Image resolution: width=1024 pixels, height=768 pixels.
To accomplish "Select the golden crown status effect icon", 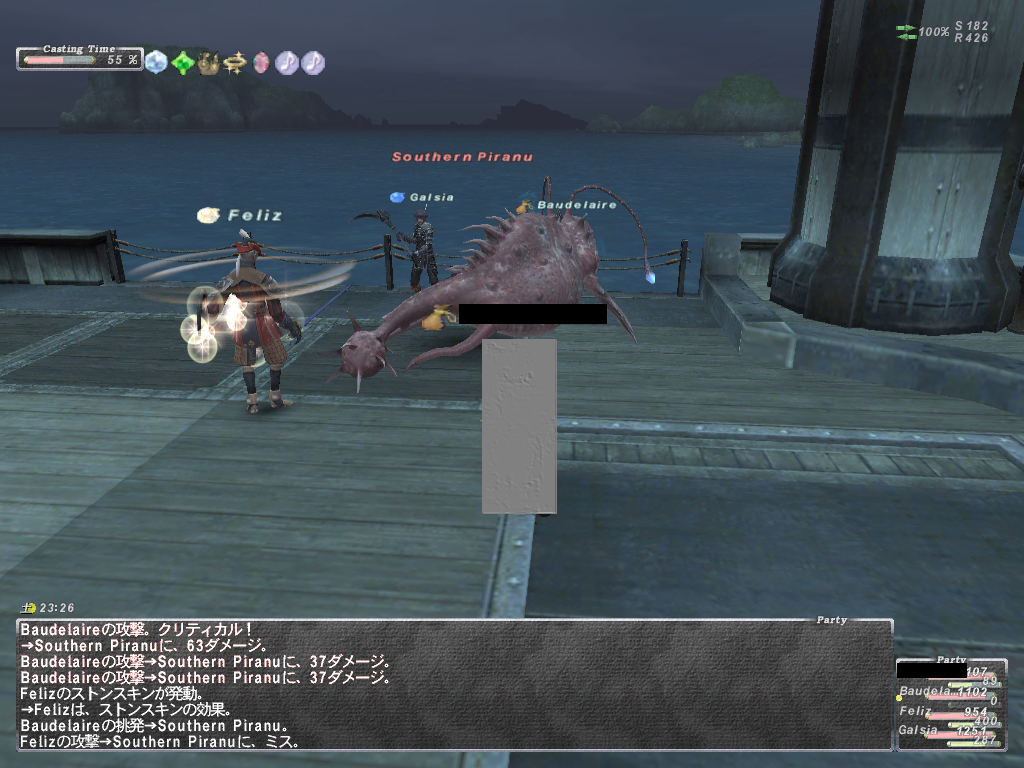I will (x=208, y=62).
